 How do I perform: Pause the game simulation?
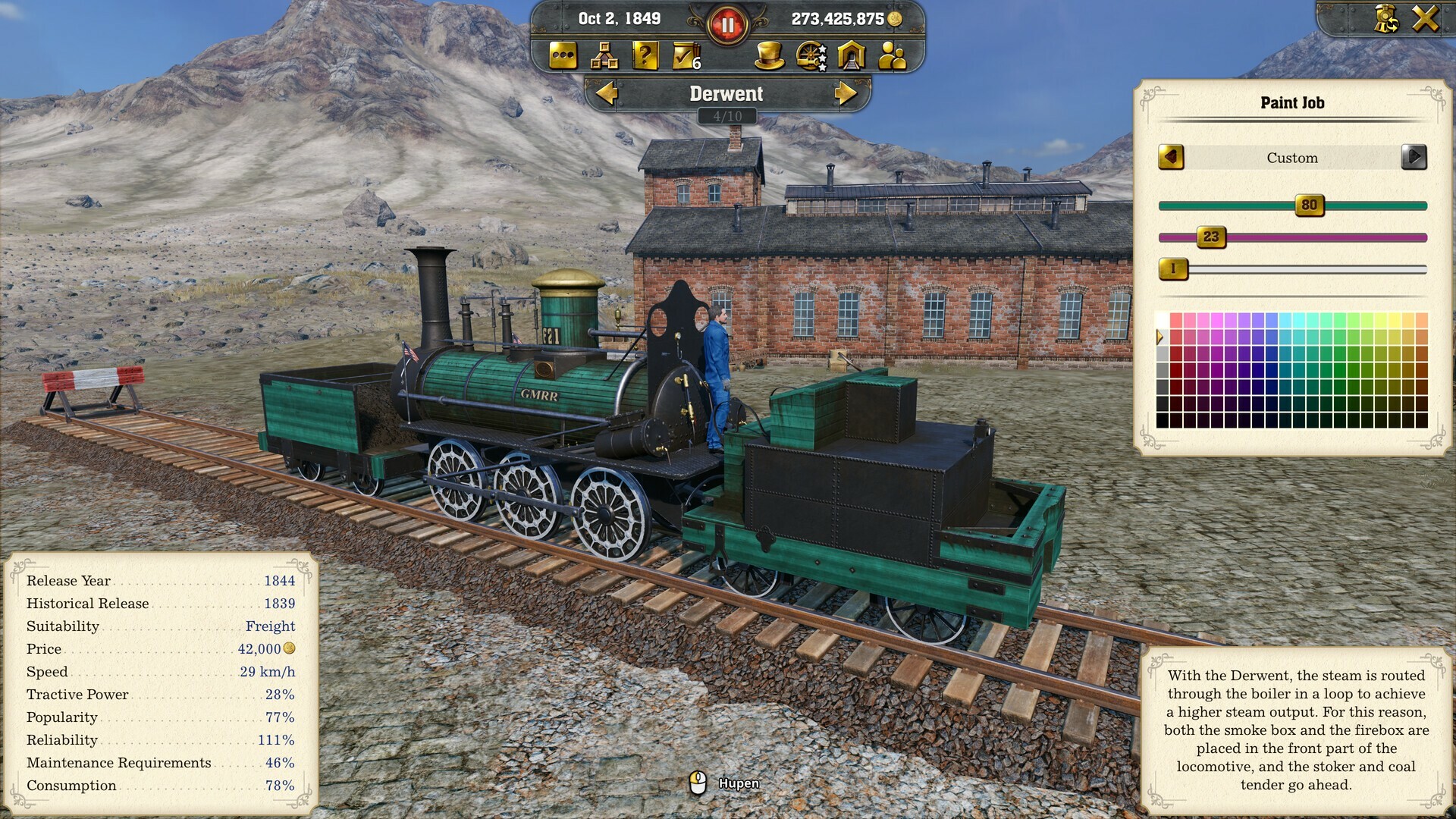726,22
